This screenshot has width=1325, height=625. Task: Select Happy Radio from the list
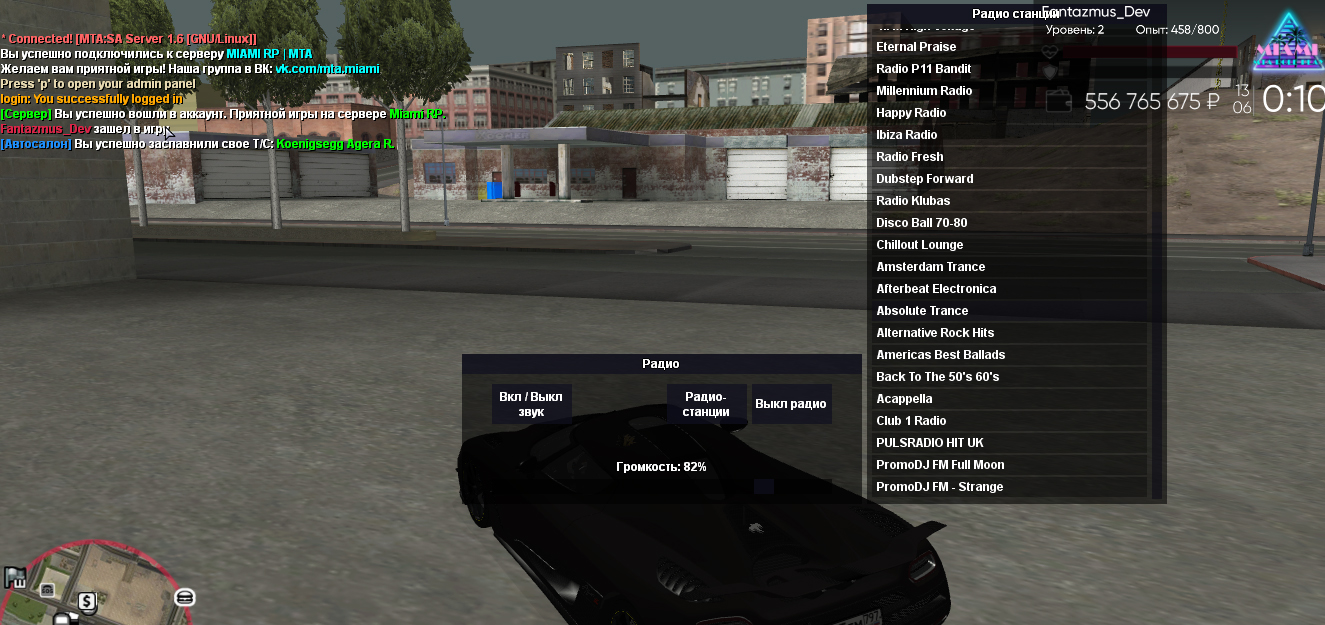click(1010, 113)
